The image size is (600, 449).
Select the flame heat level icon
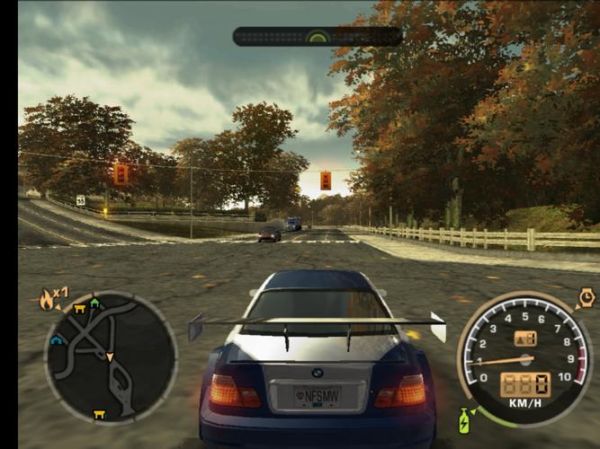coord(45,299)
